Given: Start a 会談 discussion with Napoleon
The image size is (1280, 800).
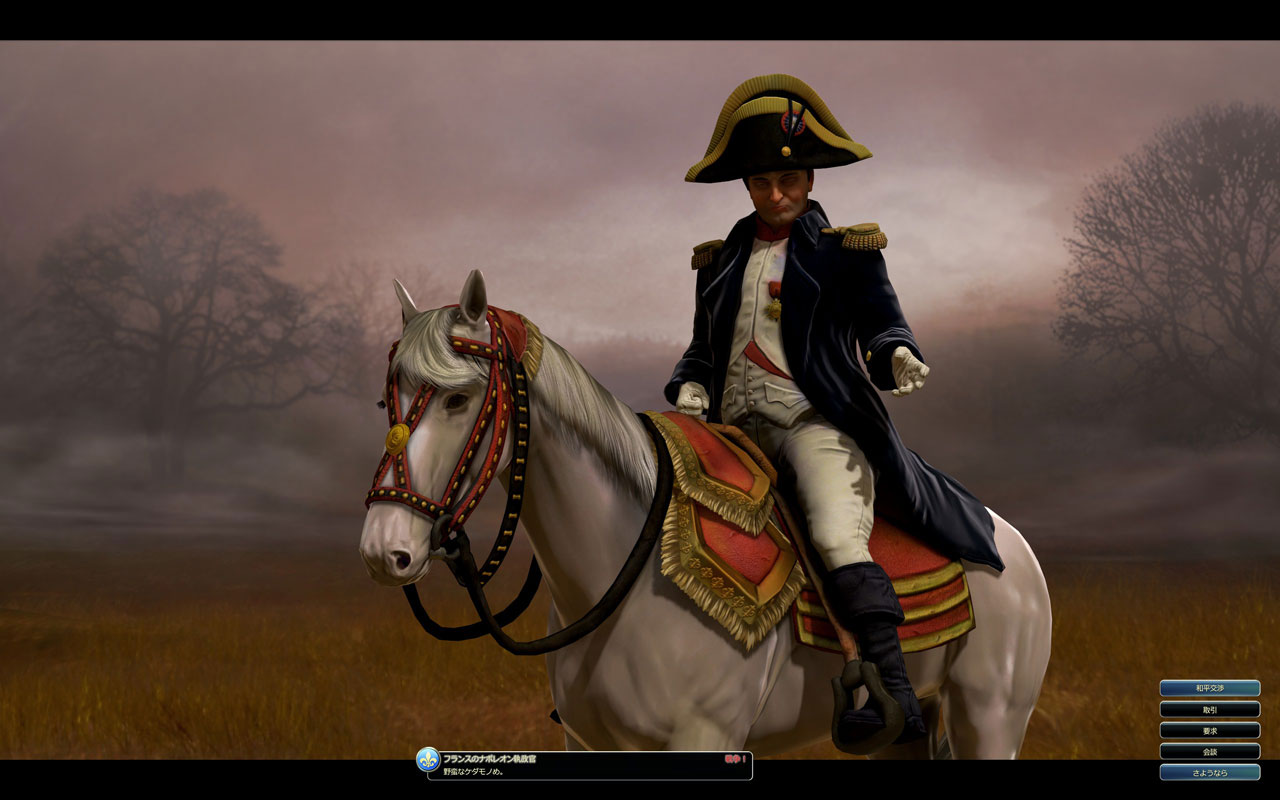Looking at the screenshot, I should (1209, 751).
